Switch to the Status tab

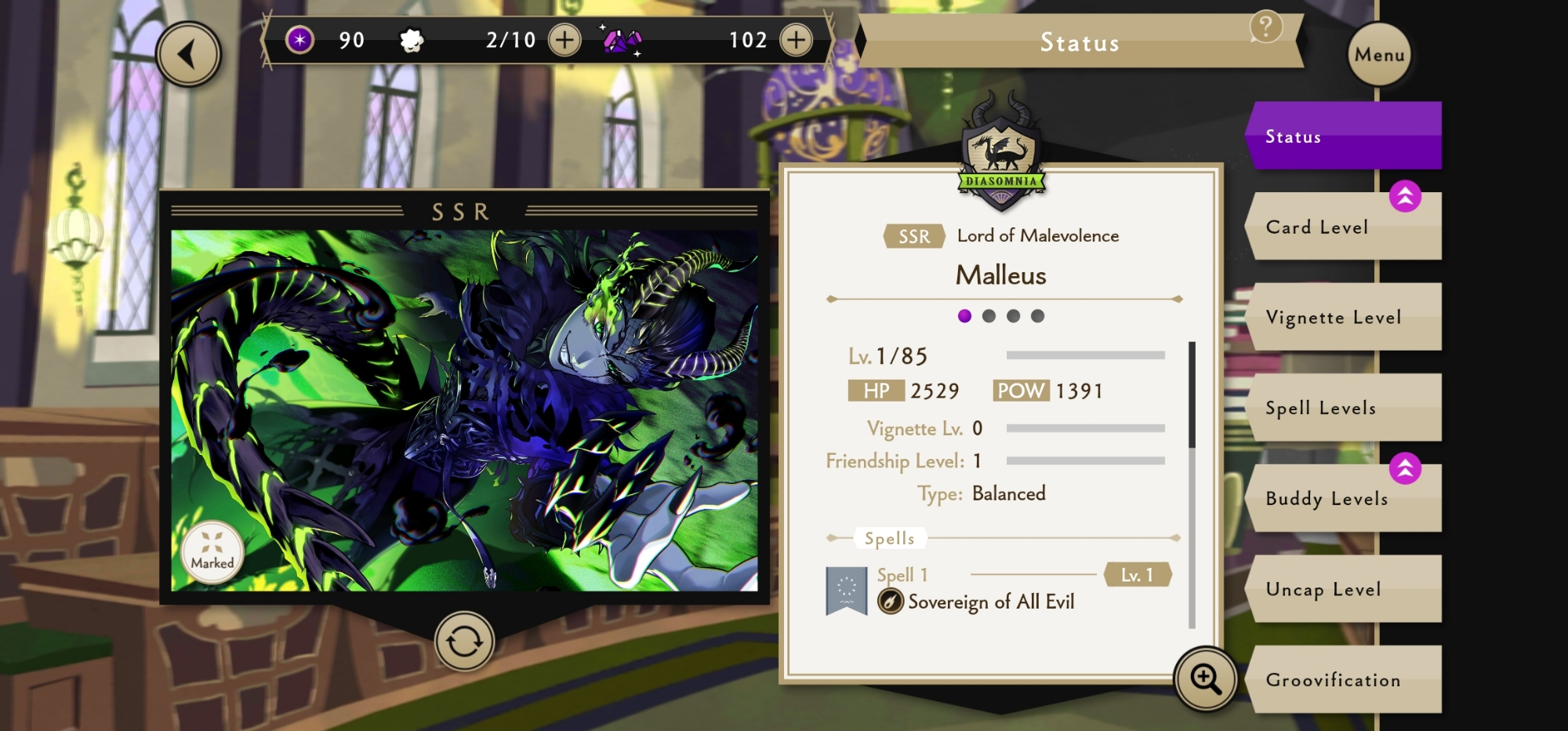(1344, 136)
